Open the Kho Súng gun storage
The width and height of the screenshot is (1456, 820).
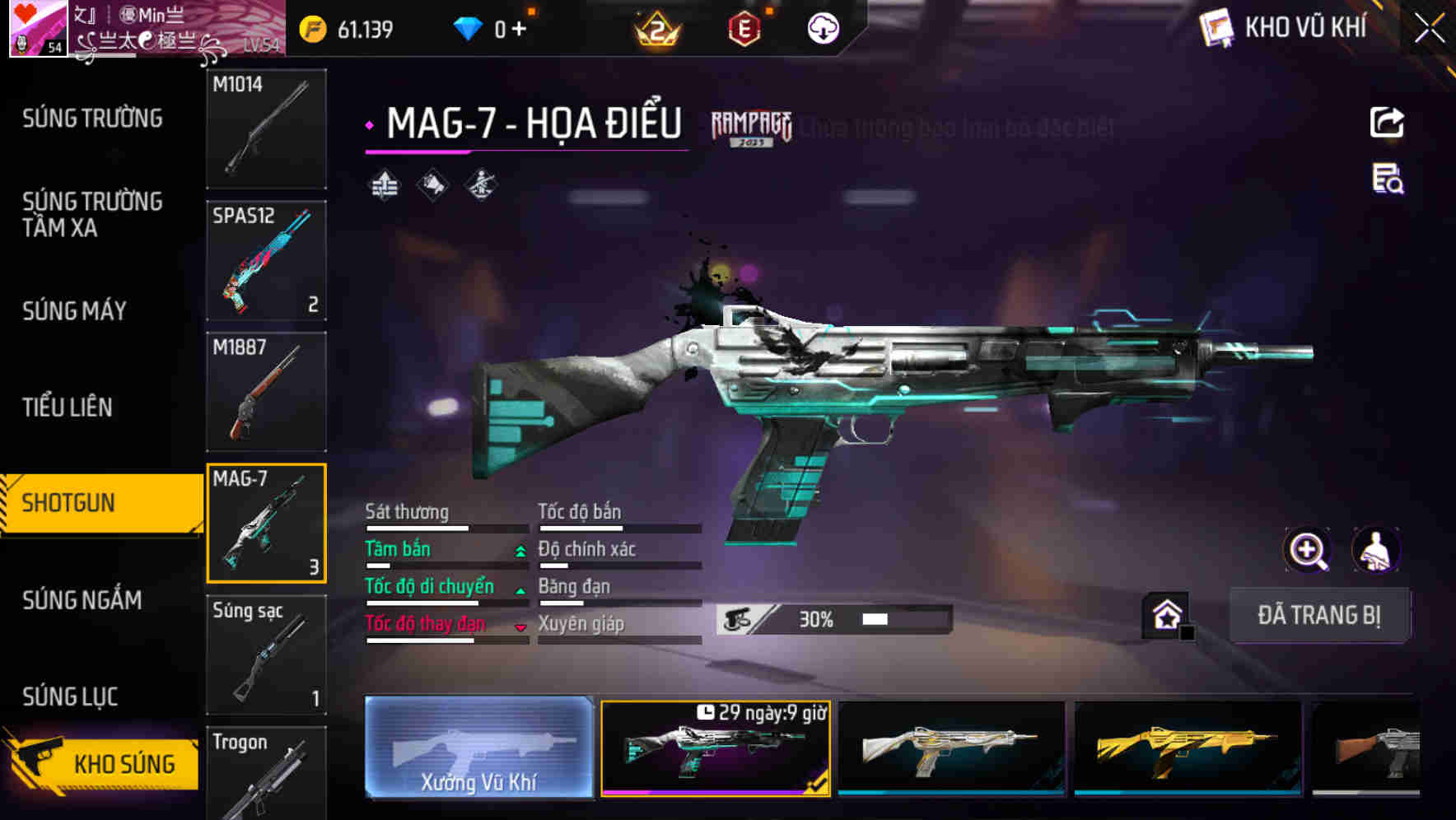click(103, 763)
